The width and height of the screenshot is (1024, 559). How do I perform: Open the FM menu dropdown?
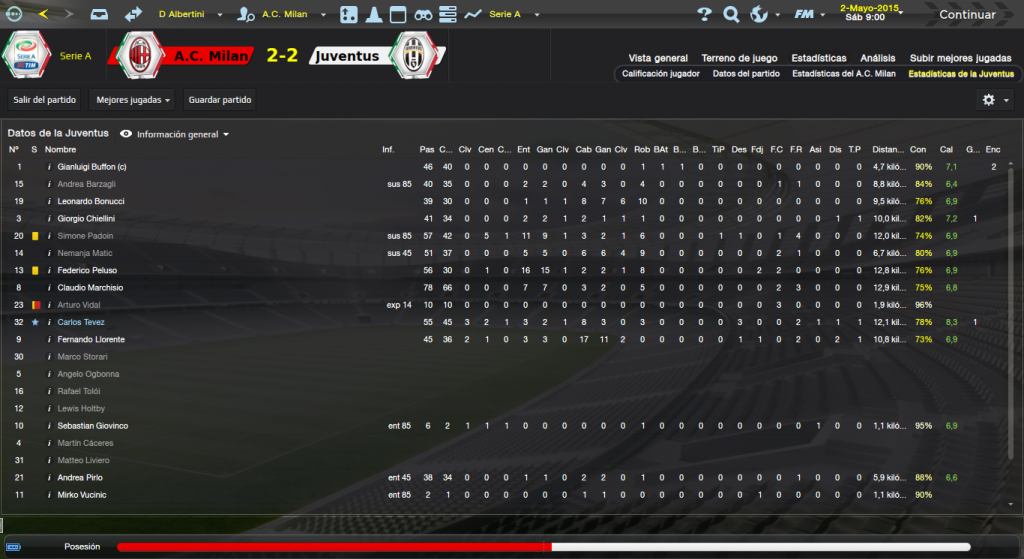[x=806, y=15]
